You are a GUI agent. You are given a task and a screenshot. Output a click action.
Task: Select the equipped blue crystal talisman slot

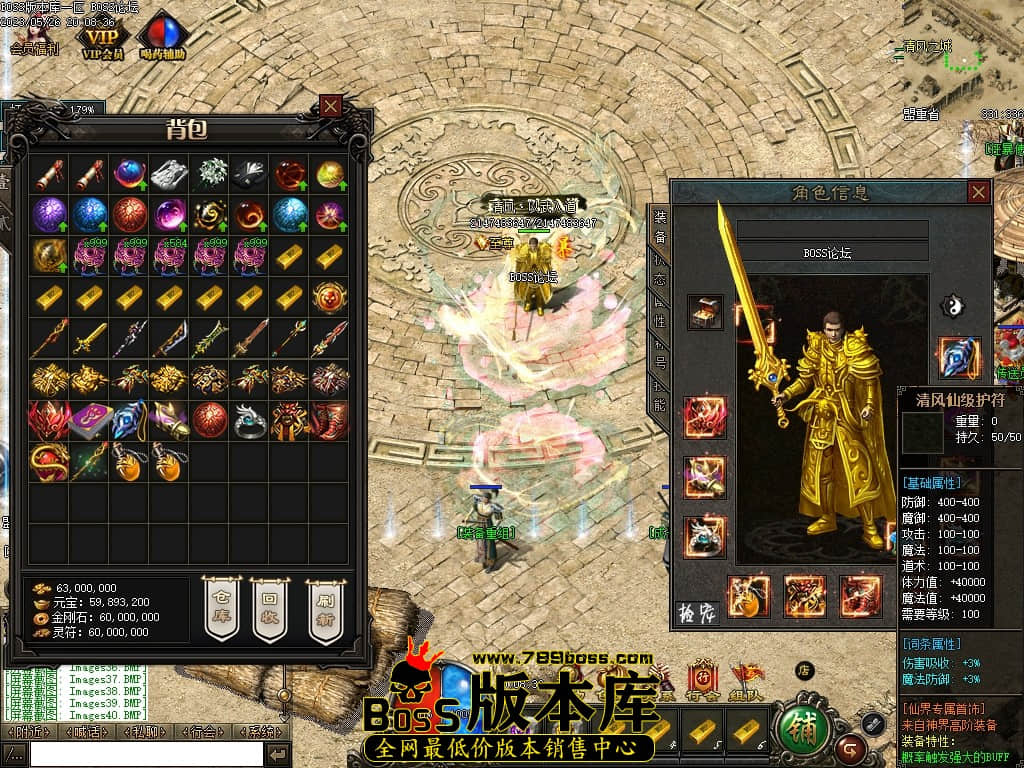pos(959,357)
